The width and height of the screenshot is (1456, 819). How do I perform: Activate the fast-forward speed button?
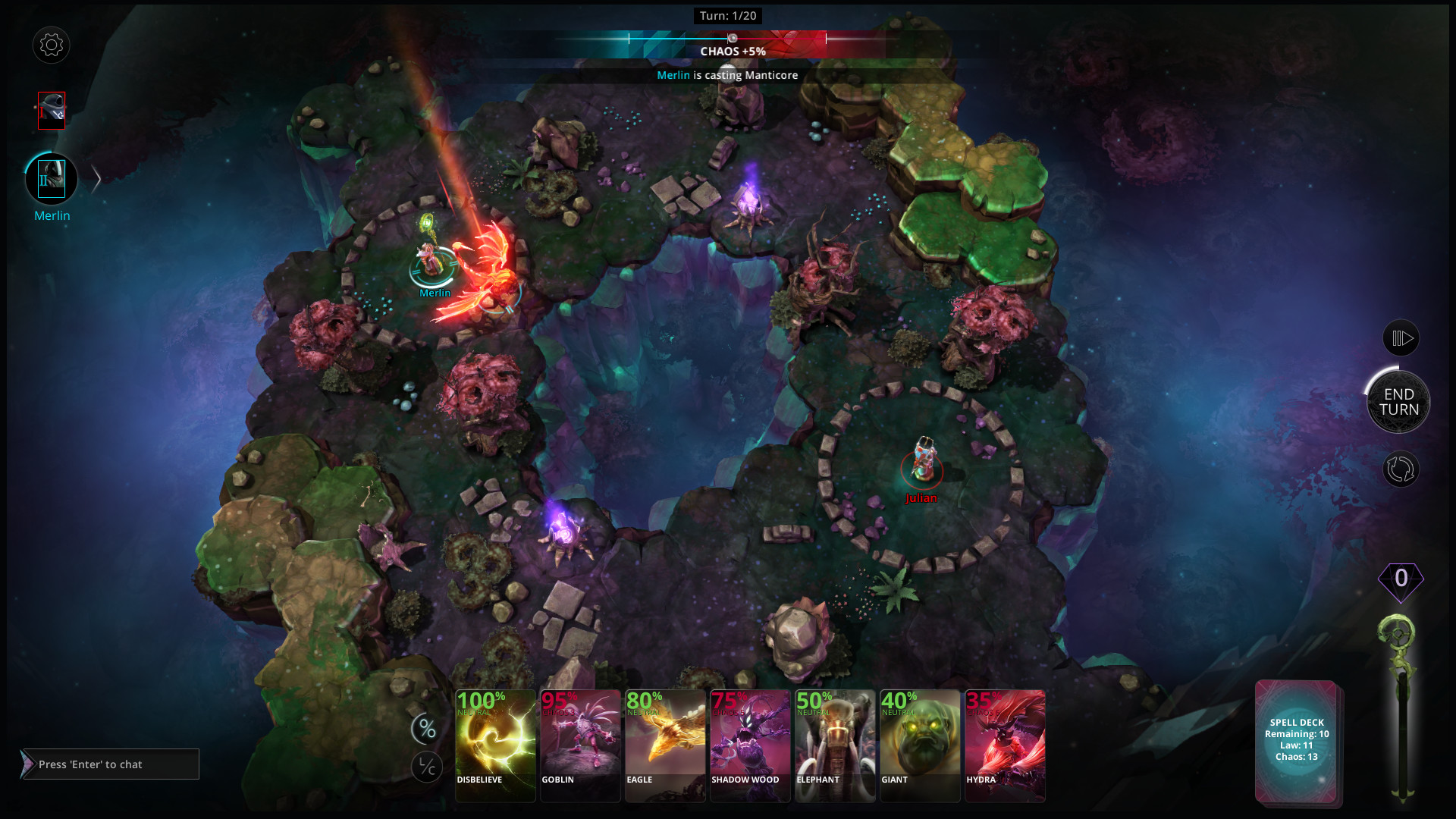coord(1401,338)
